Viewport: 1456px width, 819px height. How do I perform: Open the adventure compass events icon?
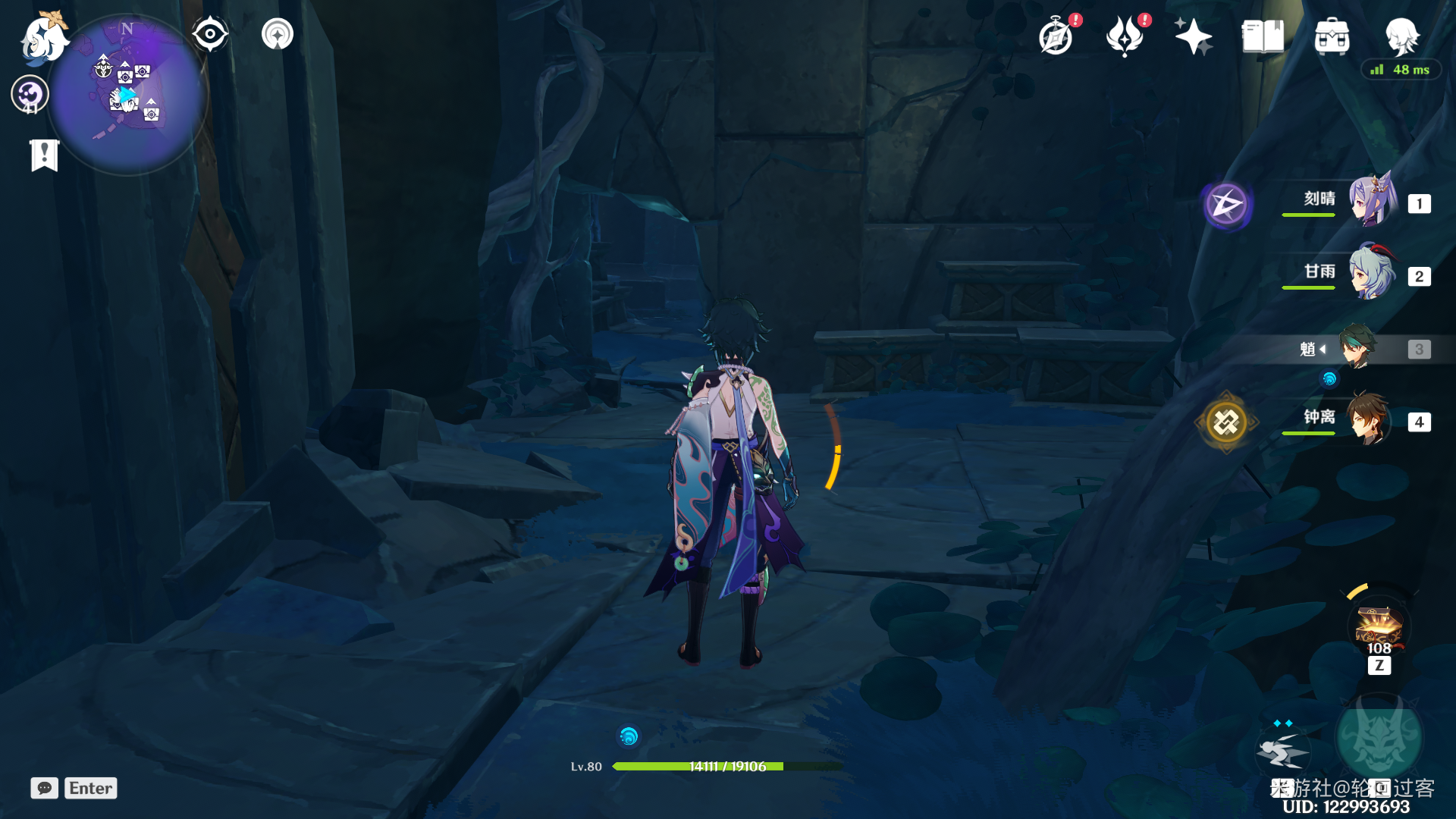click(x=1056, y=37)
